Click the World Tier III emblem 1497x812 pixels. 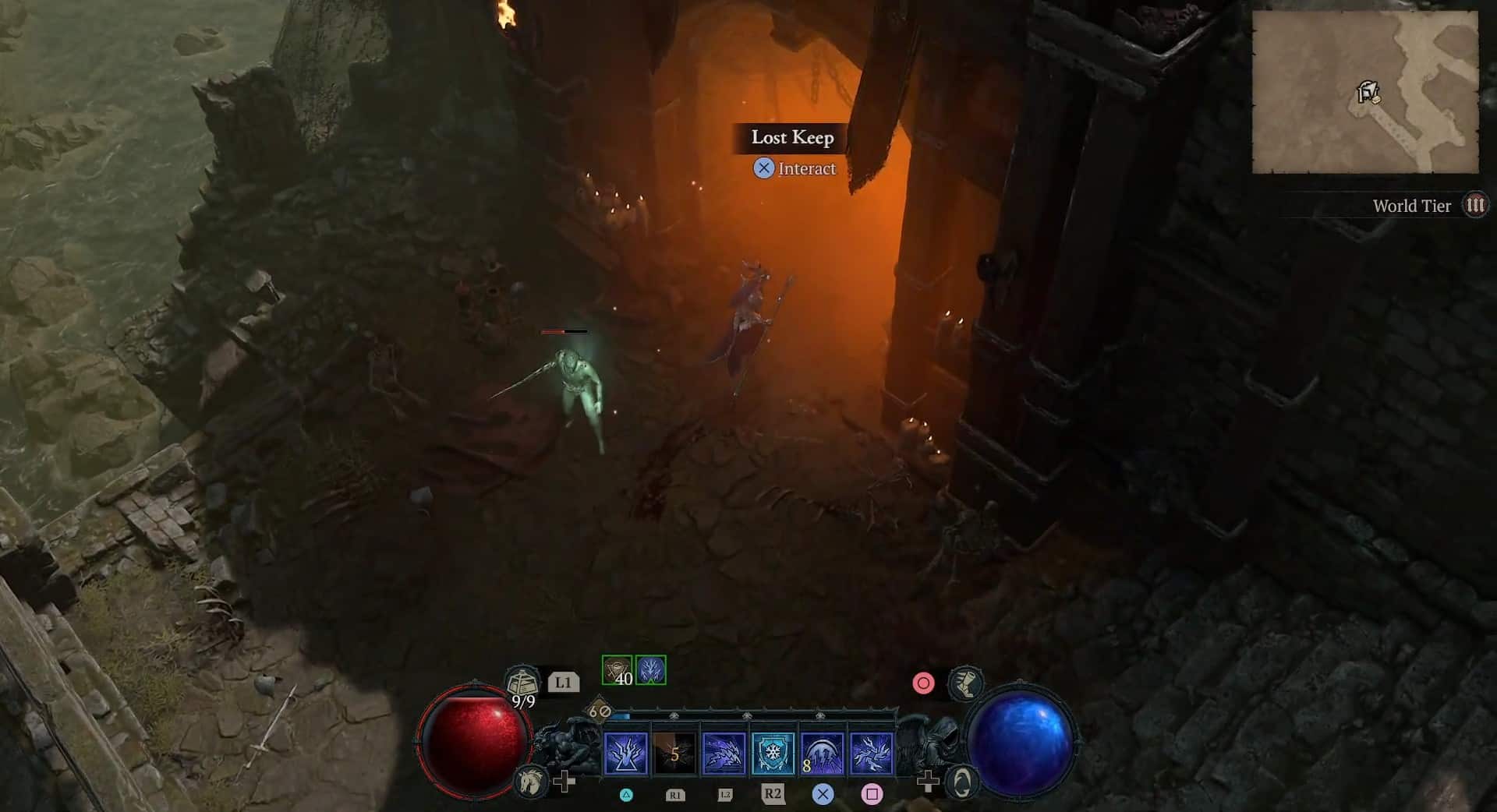pos(1474,206)
